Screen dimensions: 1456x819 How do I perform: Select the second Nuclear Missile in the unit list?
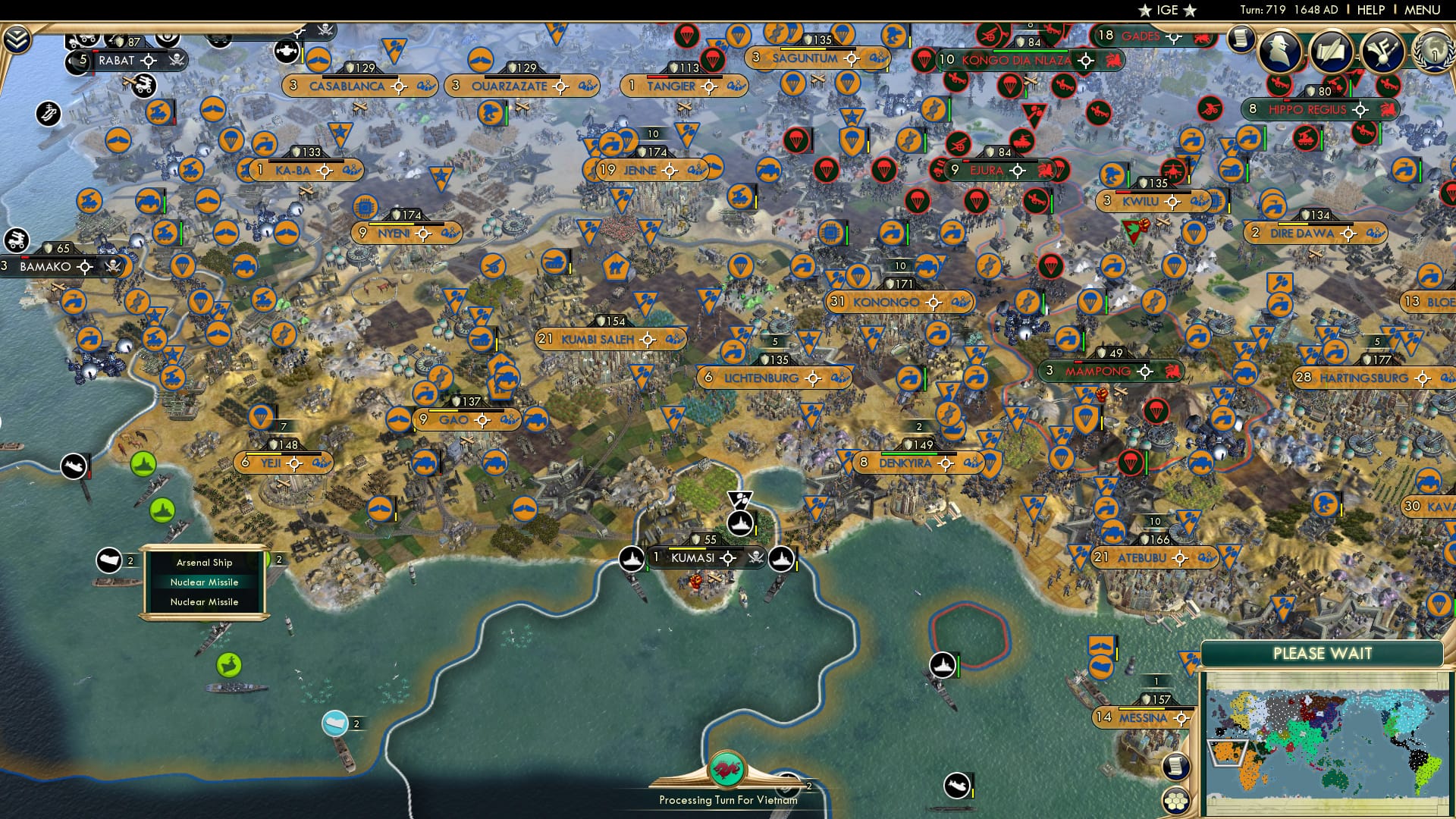(x=206, y=601)
